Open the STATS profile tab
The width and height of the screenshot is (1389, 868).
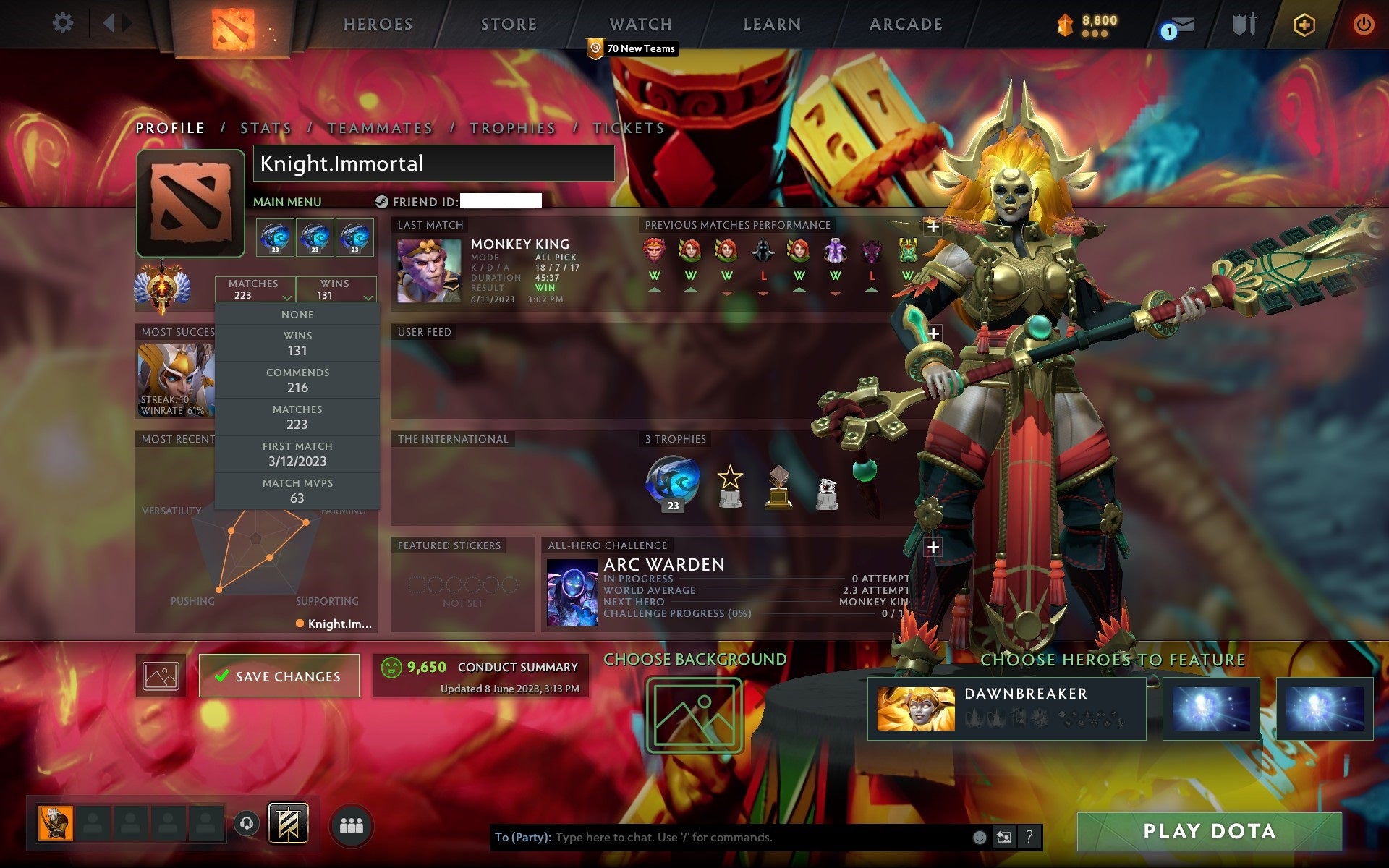(265, 127)
